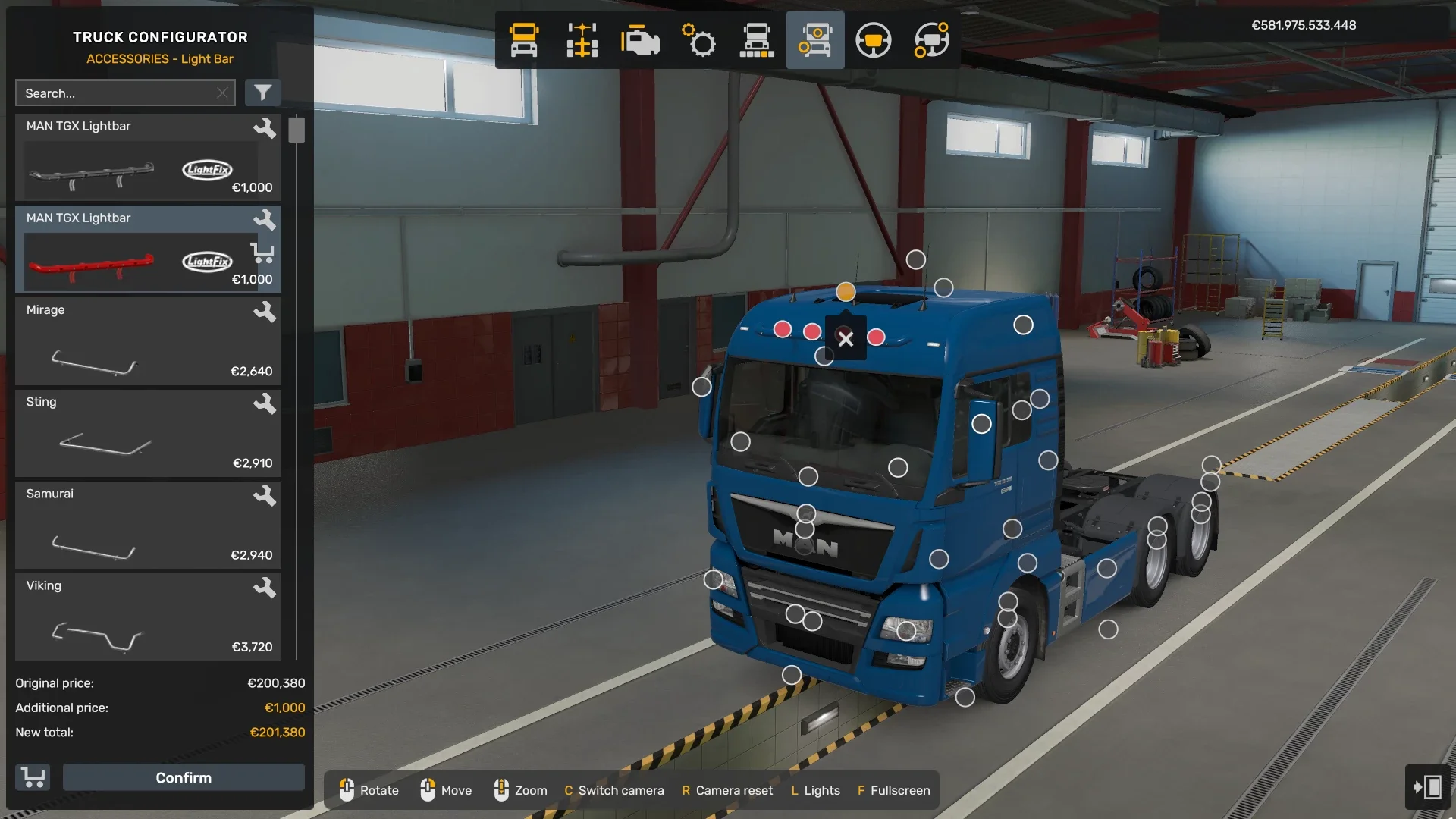1456x819 pixels.
Task: Confirm the light bar purchase
Action: click(x=183, y=777)
